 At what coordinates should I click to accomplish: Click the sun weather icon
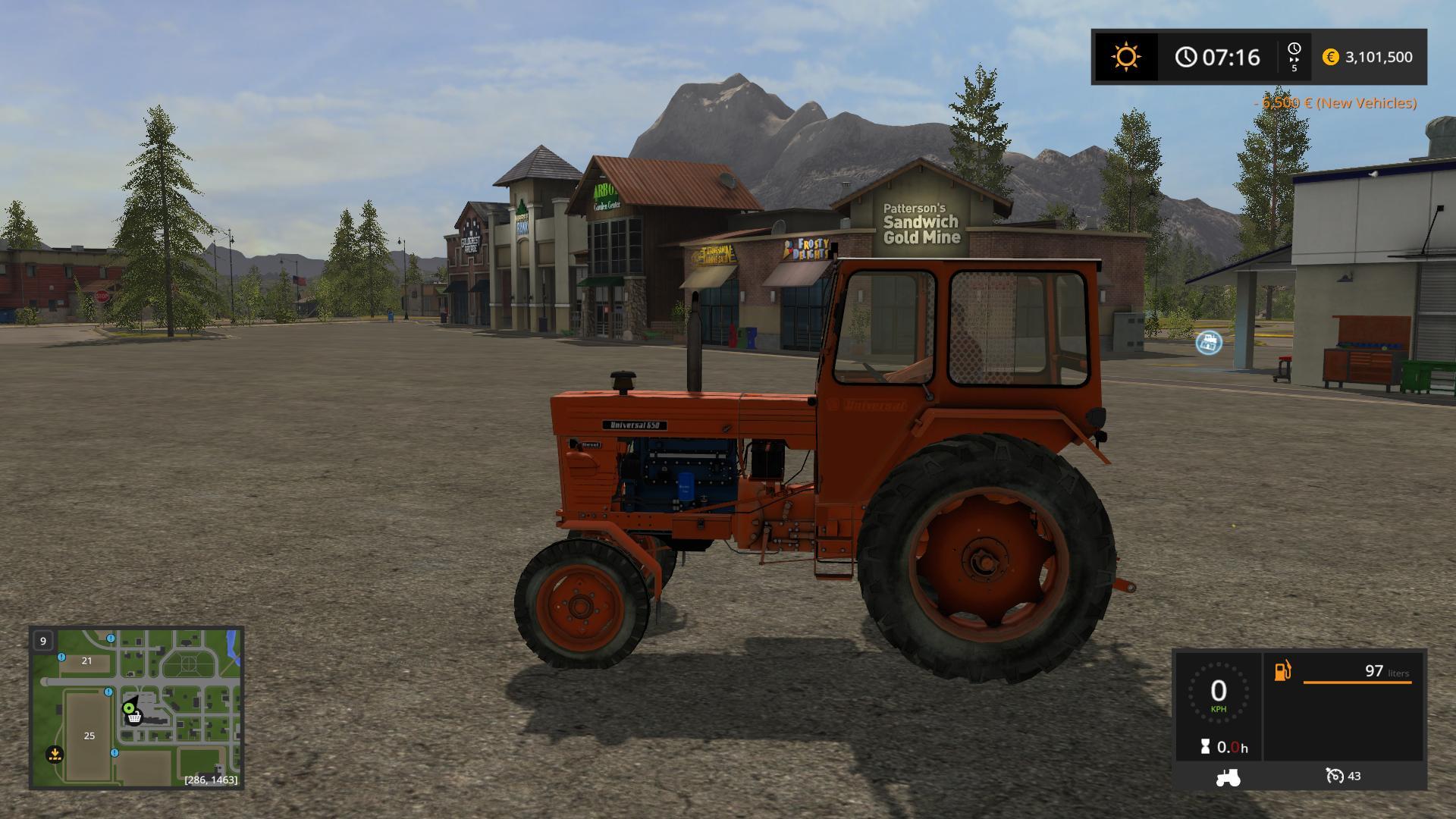(x=1125, y=57)
